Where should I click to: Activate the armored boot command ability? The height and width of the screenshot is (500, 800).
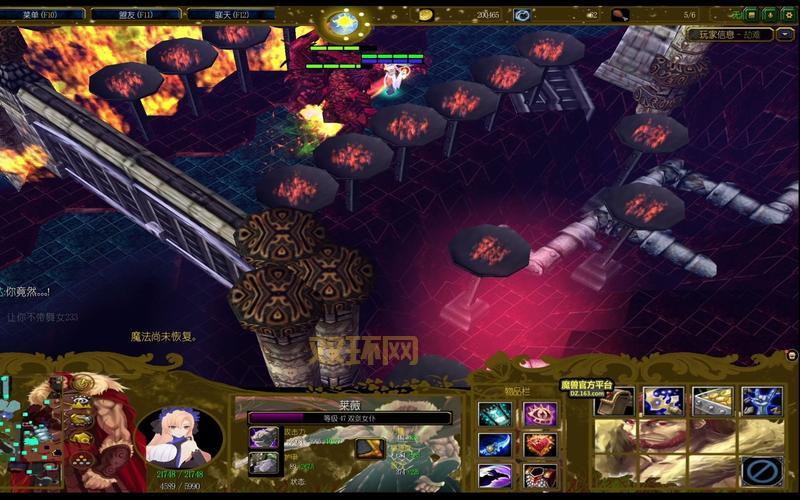613,401
